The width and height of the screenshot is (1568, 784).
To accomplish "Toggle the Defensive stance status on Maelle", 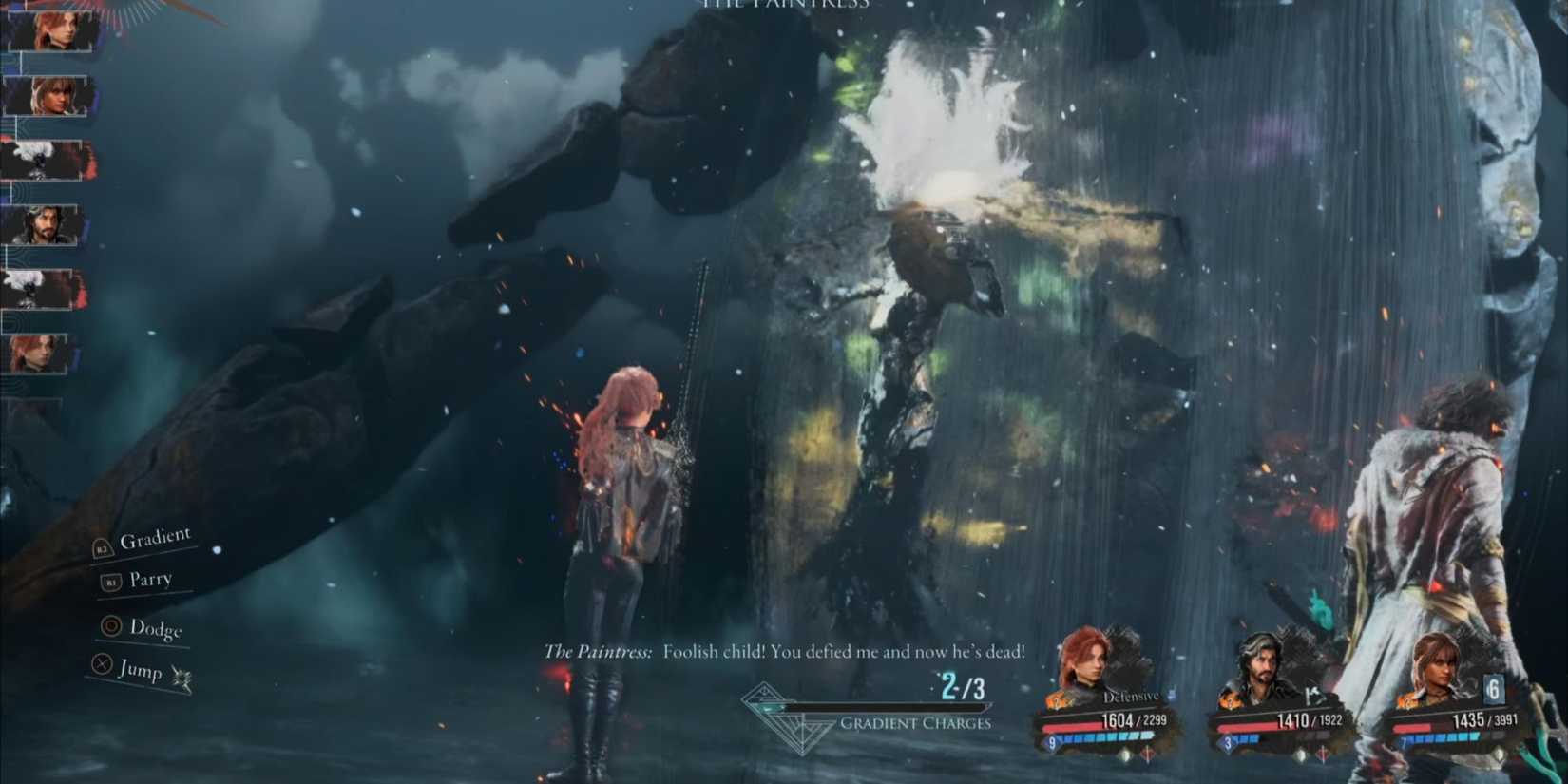I will tap(1131, 697).
